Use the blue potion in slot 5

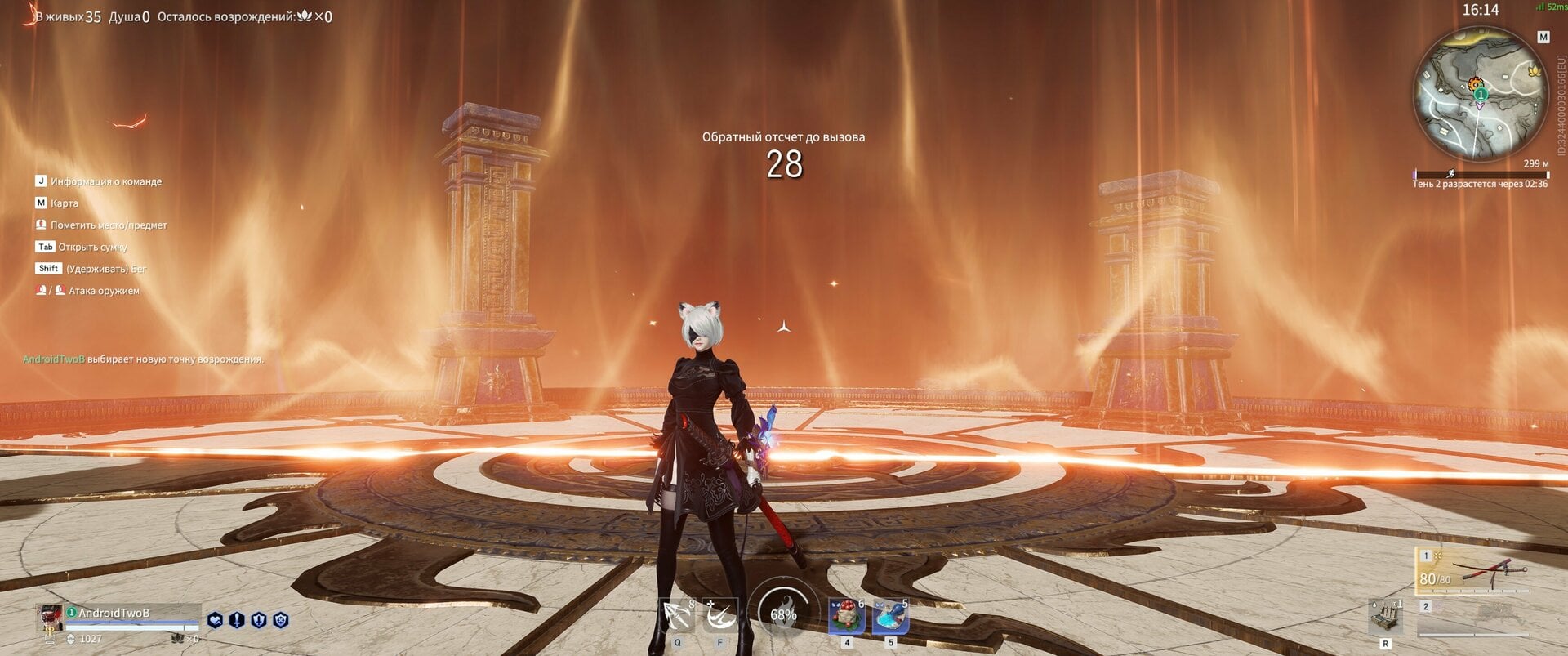pos(890,615)
